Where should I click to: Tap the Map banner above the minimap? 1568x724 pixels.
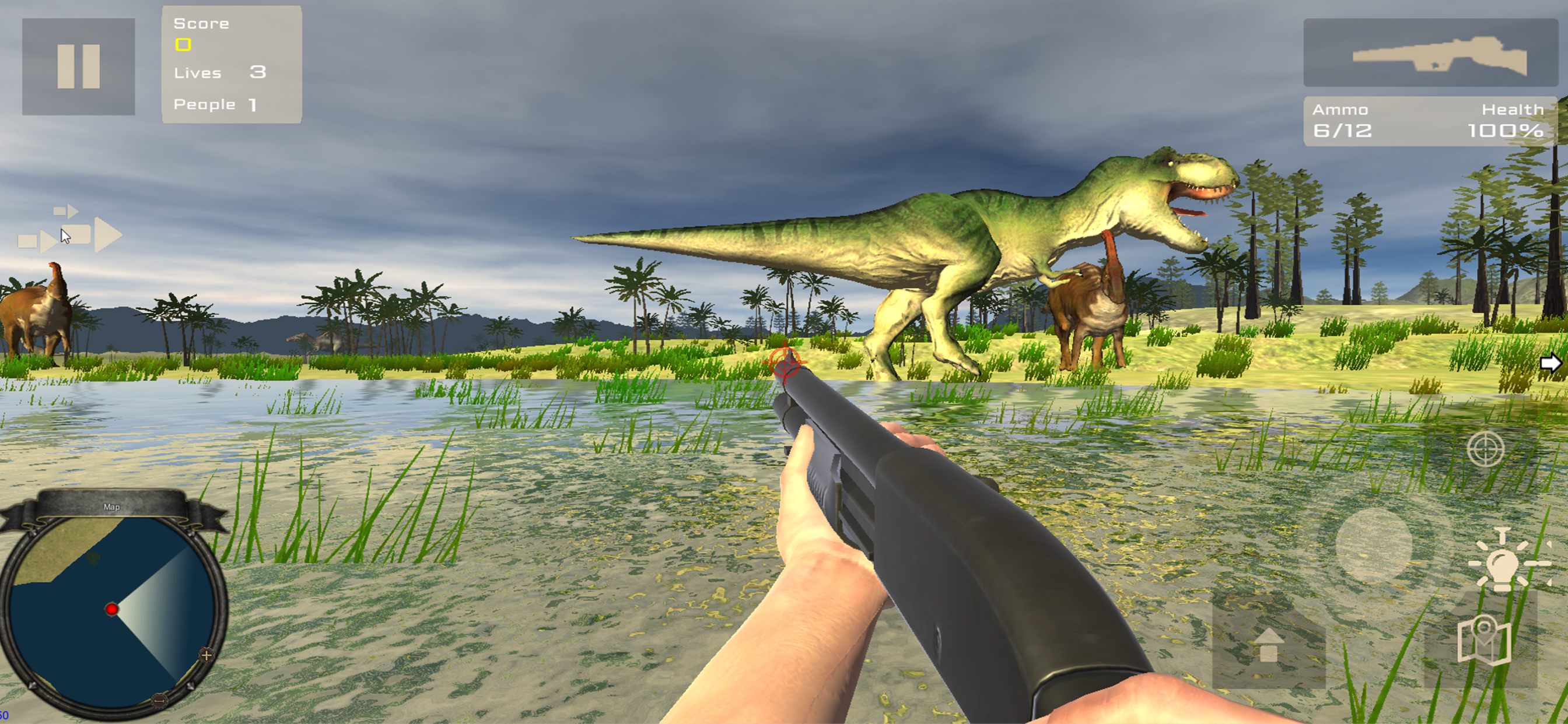[x=113, y=506]
